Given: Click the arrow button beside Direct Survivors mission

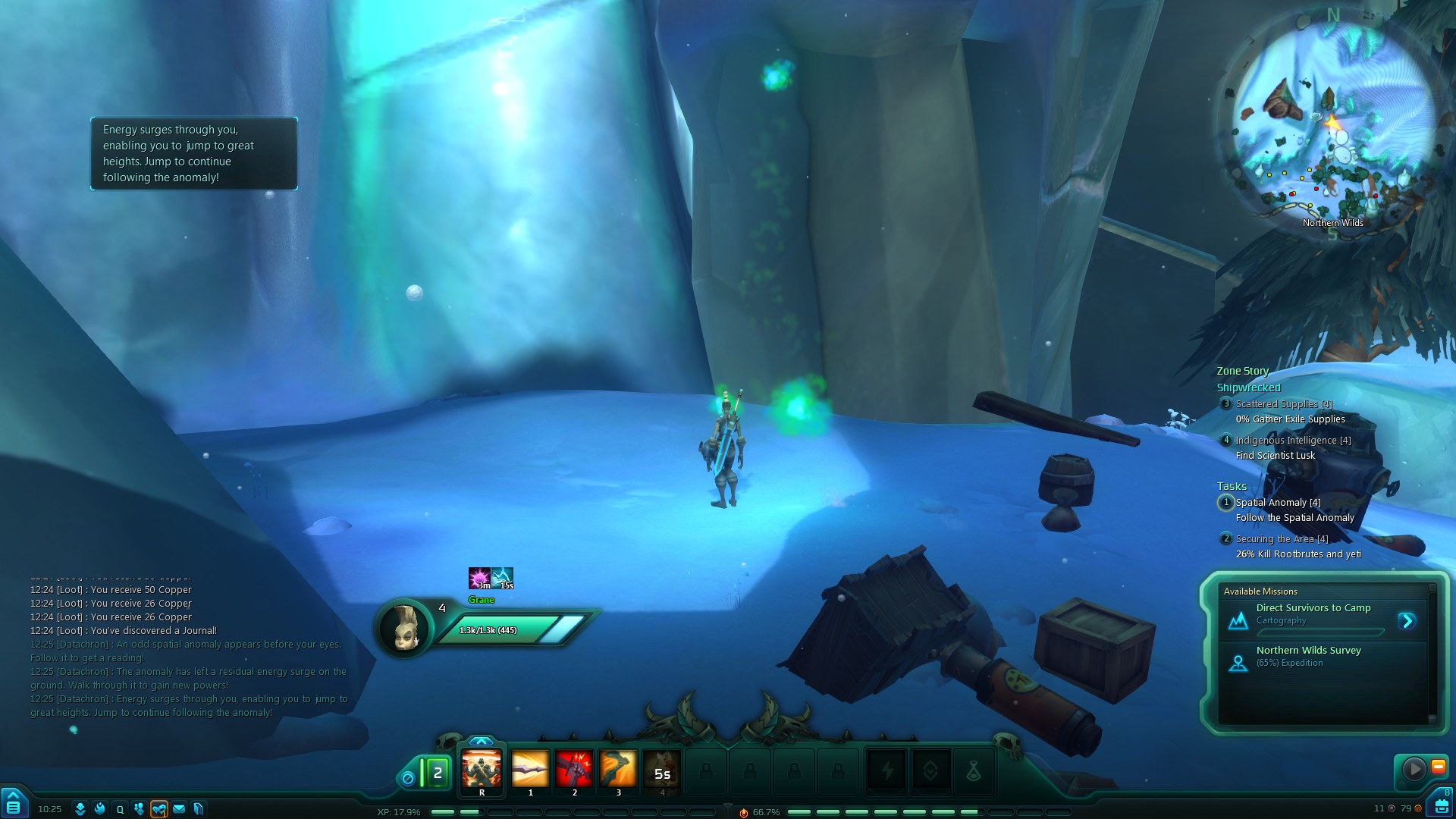Looking at the screenshot, I should [x=1407, y=621].
